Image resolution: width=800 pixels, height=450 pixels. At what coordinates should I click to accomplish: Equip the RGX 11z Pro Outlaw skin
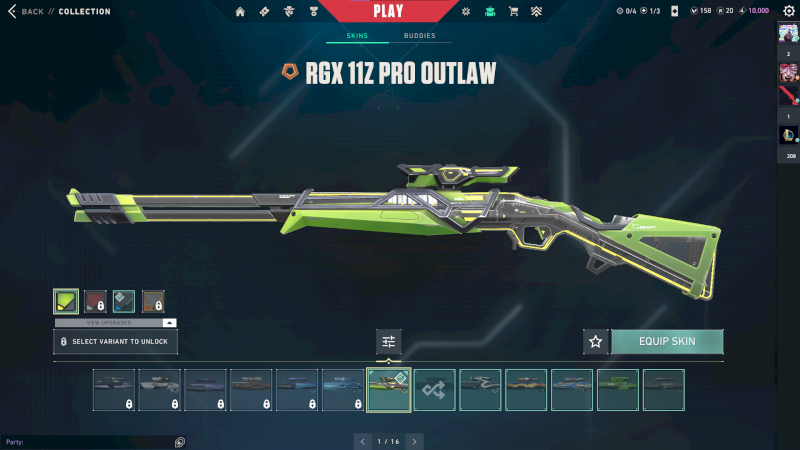point(667,341)
